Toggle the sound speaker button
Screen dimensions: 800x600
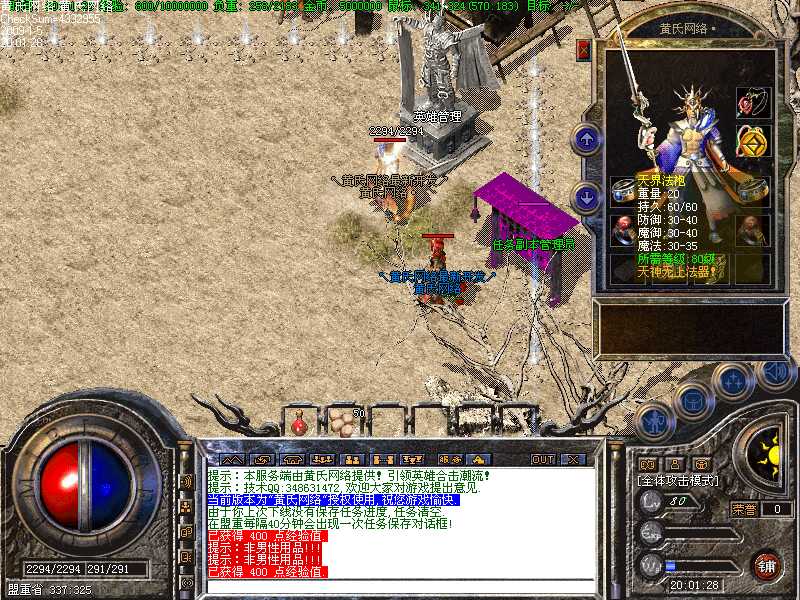[x=774, y=373]
